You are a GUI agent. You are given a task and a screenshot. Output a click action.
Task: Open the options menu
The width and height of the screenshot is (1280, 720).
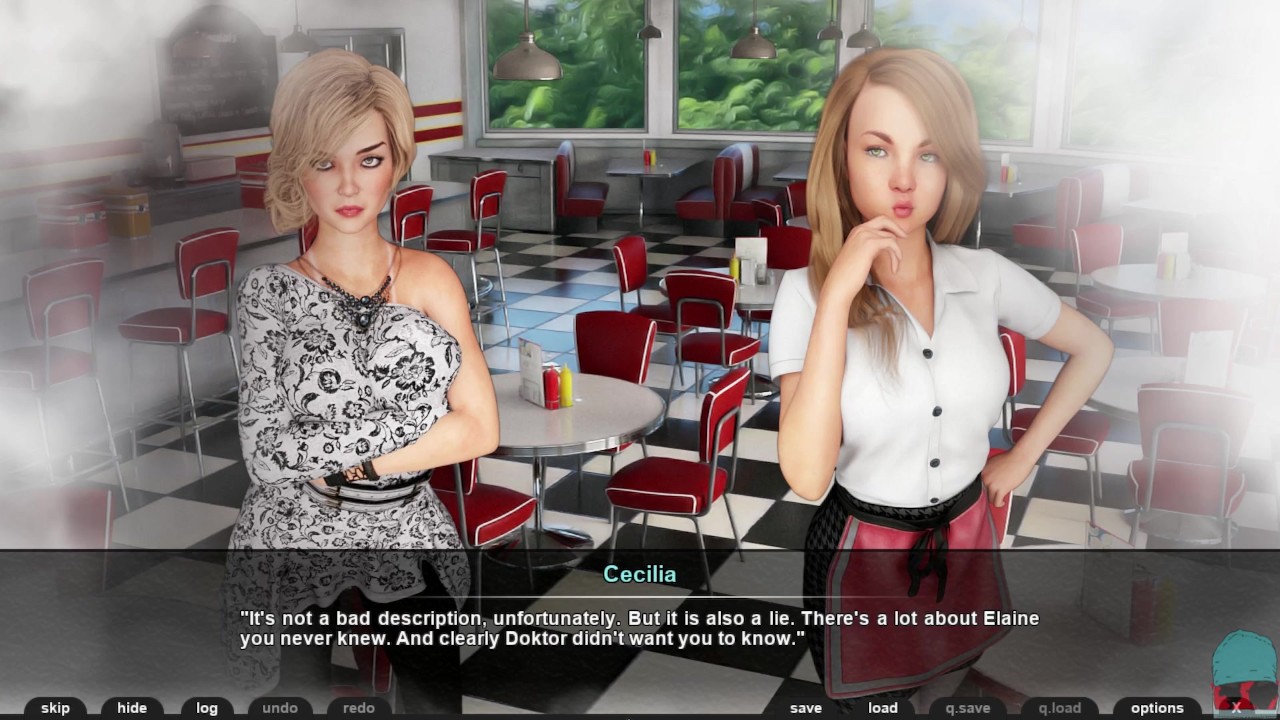click(x=1157, y=708)
